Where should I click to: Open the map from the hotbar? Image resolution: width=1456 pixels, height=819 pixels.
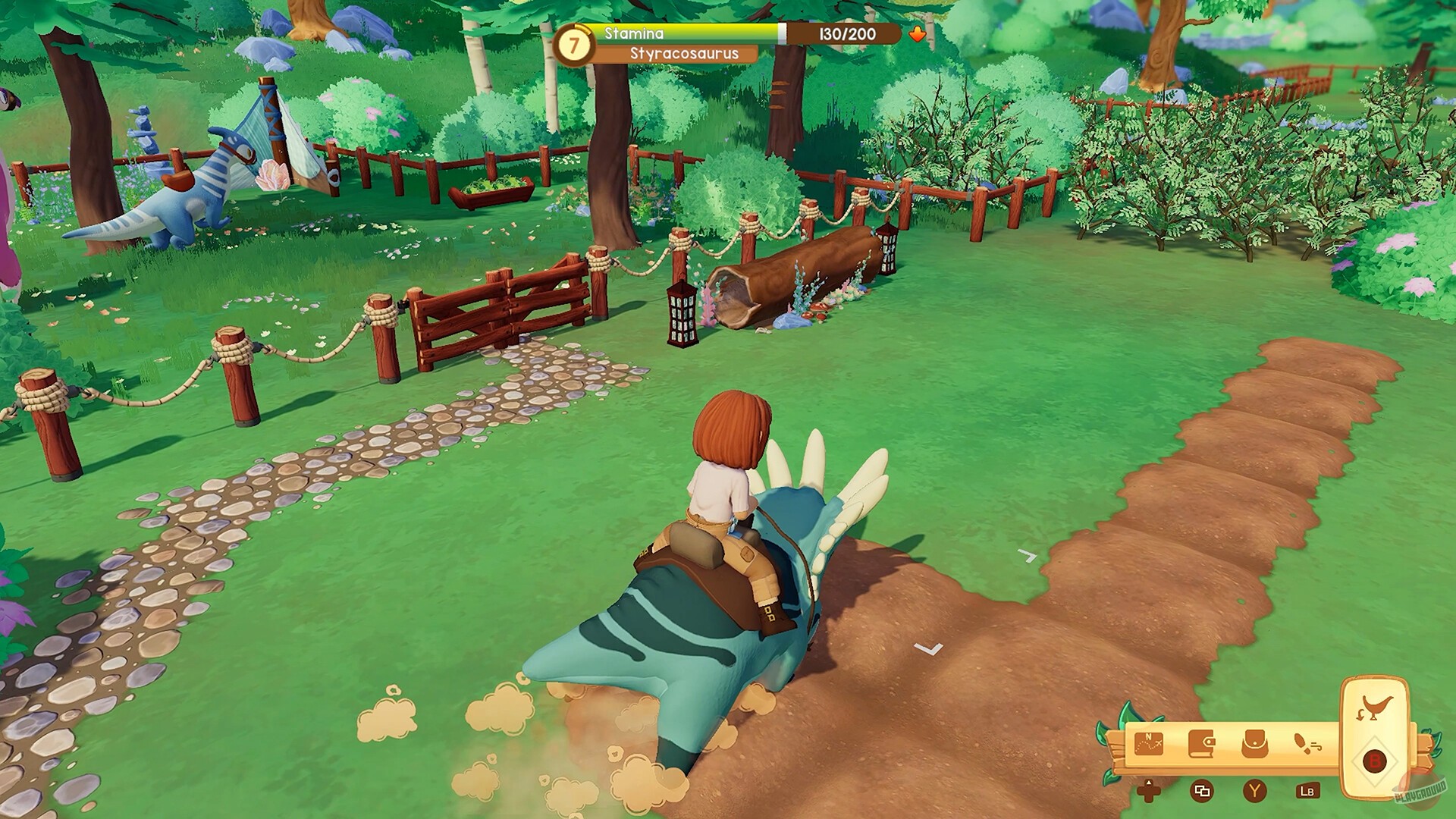(x=1149, y=745)
